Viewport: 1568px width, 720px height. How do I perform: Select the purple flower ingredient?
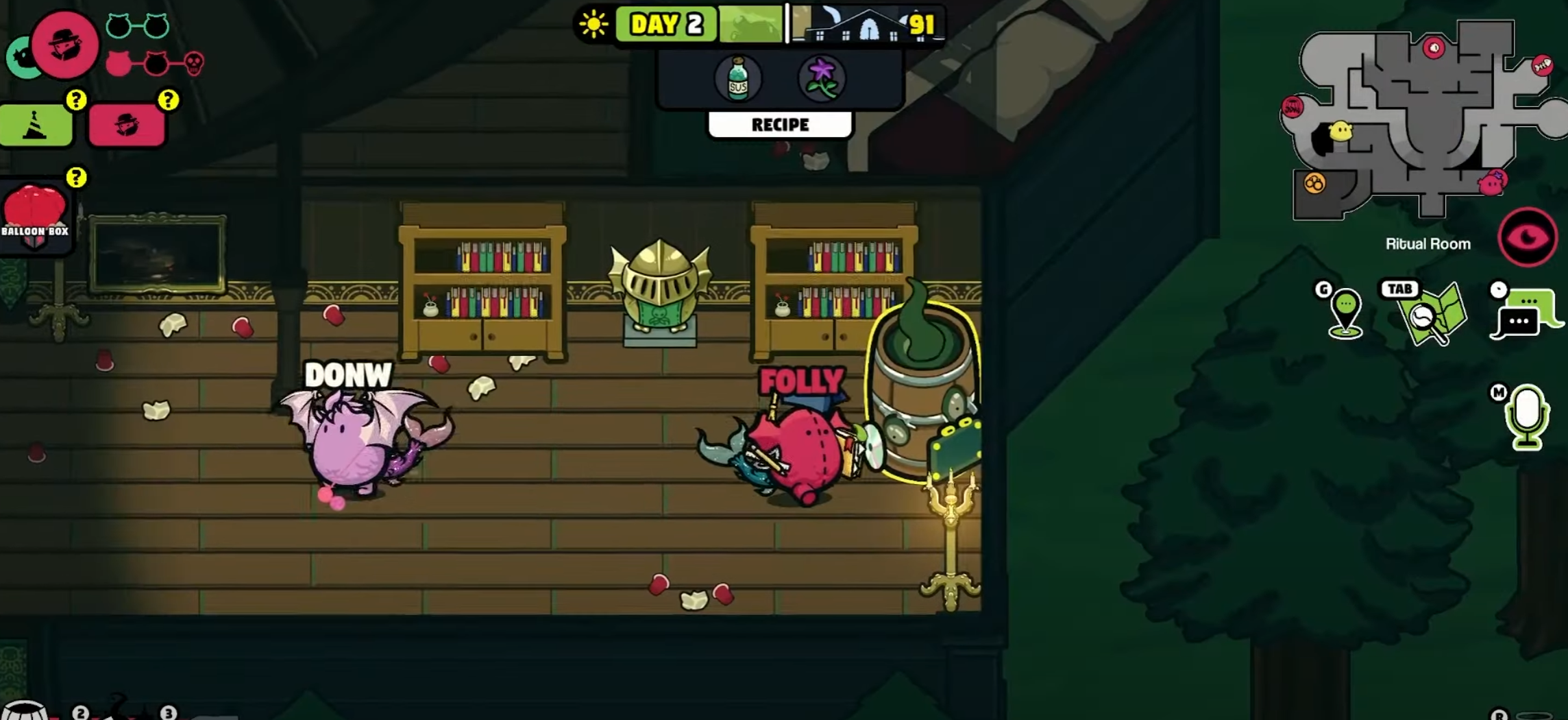[822, 79]
